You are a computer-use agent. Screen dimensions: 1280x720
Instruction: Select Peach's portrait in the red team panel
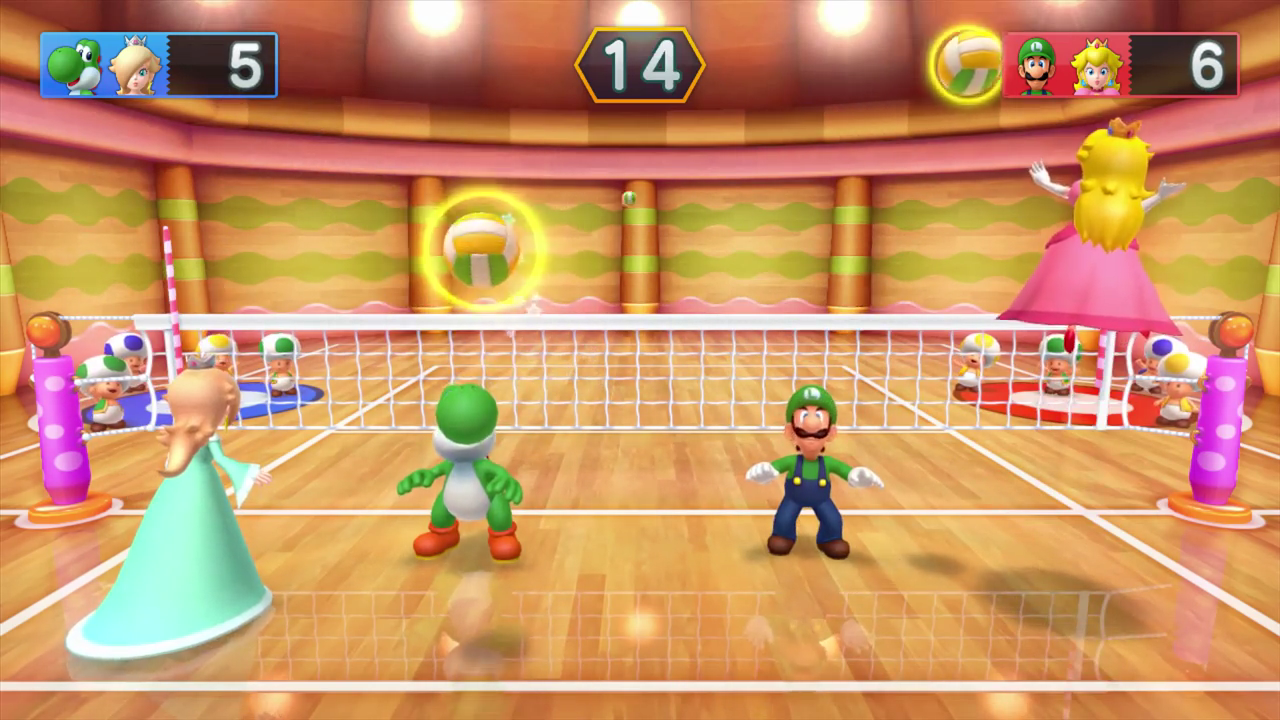pyautogui.click(x=1095, y=67)
